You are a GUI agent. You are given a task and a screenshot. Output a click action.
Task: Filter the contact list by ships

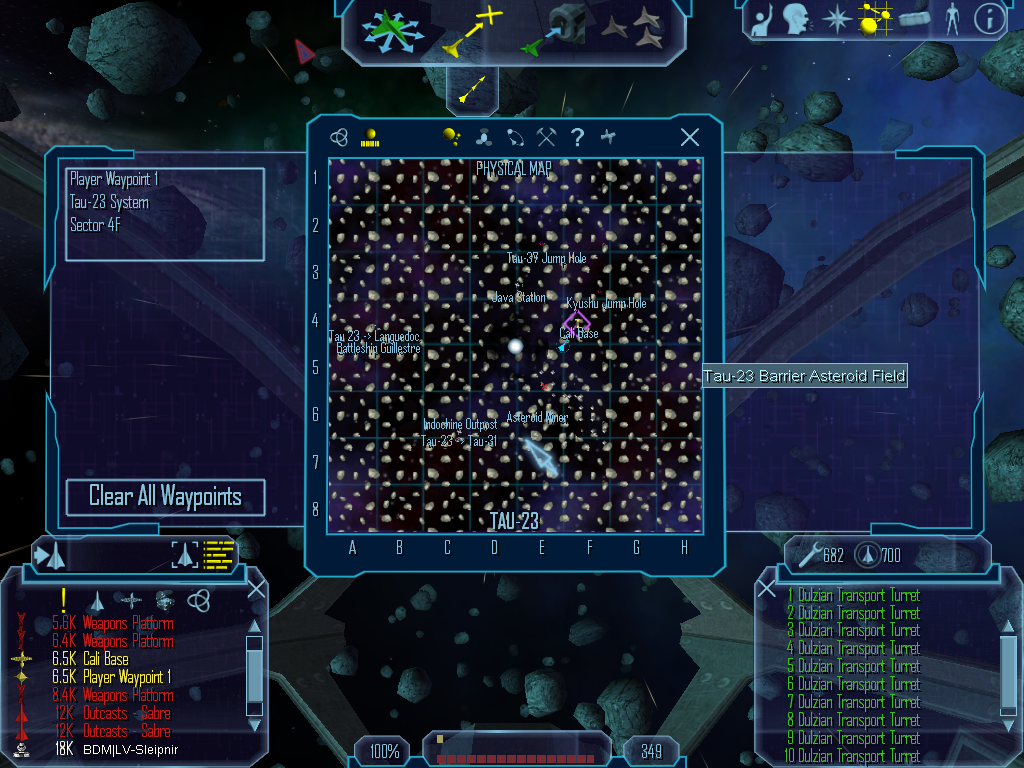97,600
